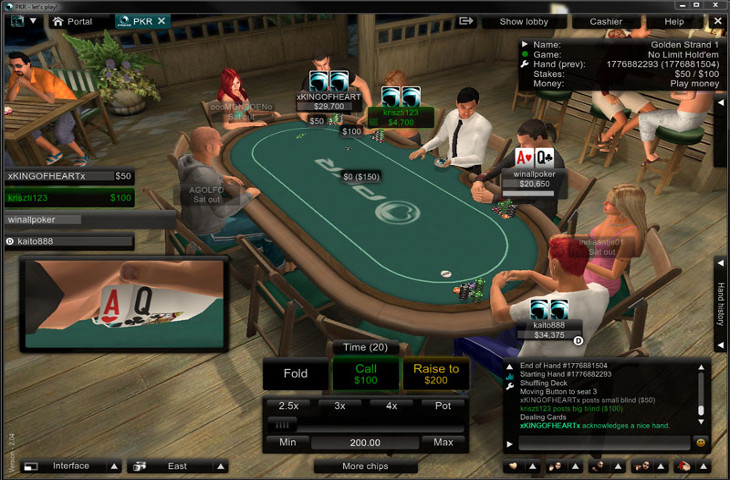Click the 200.00 bet amount field

365,442
